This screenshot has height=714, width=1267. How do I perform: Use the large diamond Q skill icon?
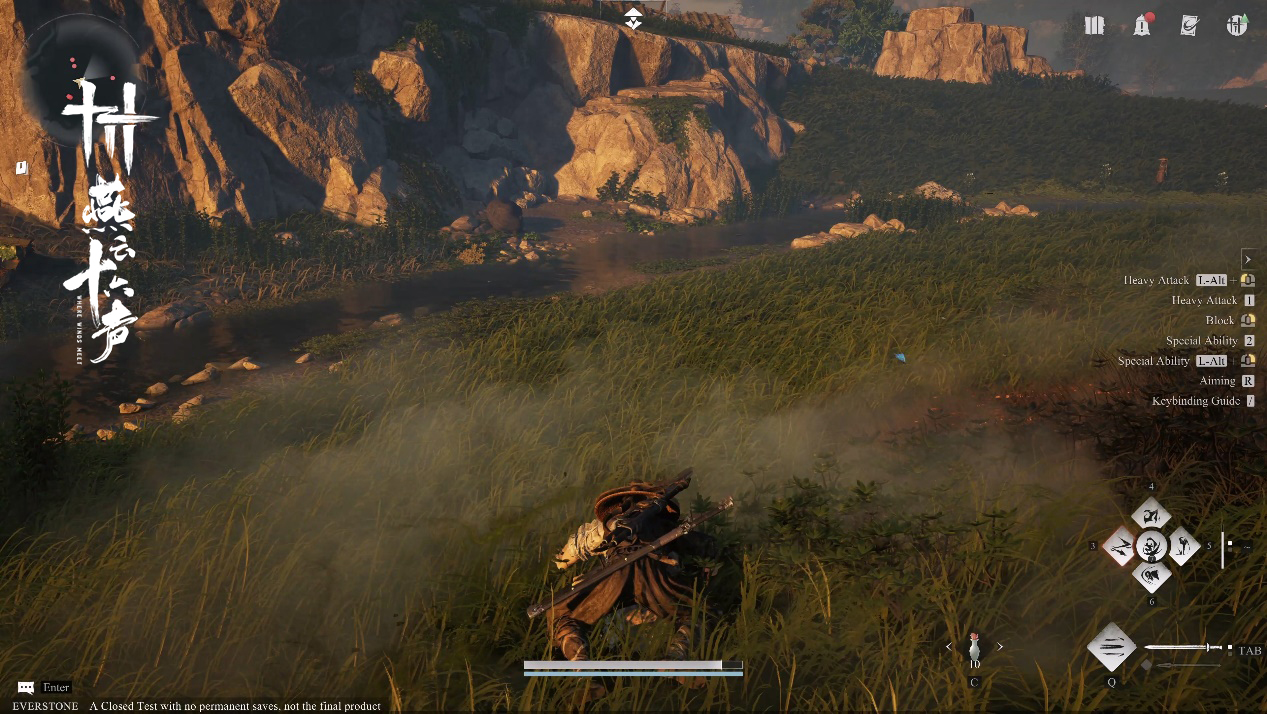coord(1111,648)
